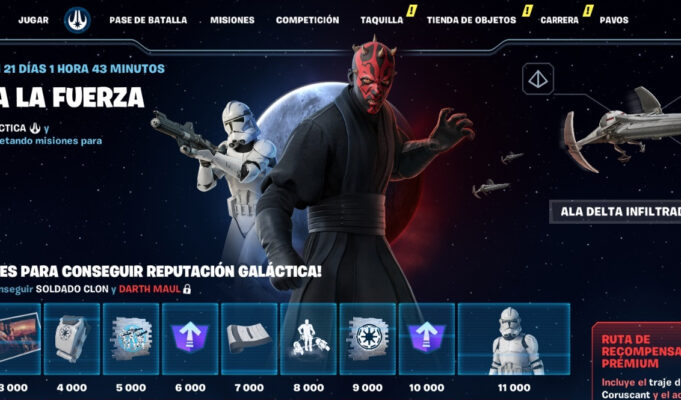681x400 pixels.
Task: Select the 11 000 Clone Trooper outfit reward
Action: pos(514,339)
